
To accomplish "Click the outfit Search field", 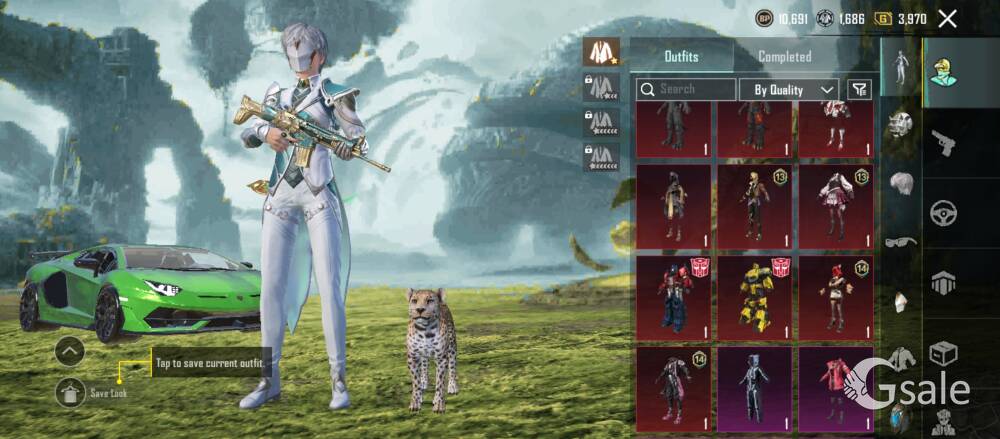I will pyautogui.click(x=686, y=89).
